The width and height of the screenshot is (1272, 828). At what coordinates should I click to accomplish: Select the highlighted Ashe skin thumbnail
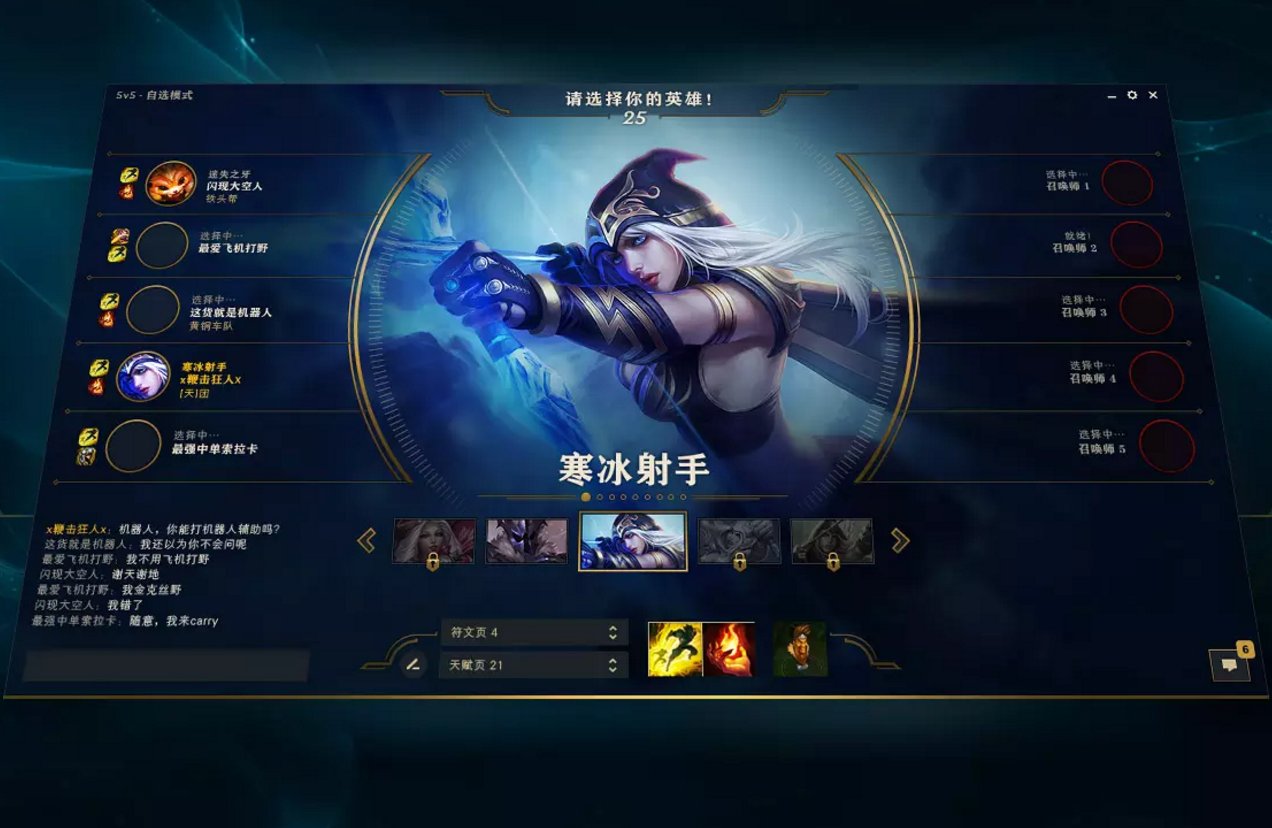point(633,541)
